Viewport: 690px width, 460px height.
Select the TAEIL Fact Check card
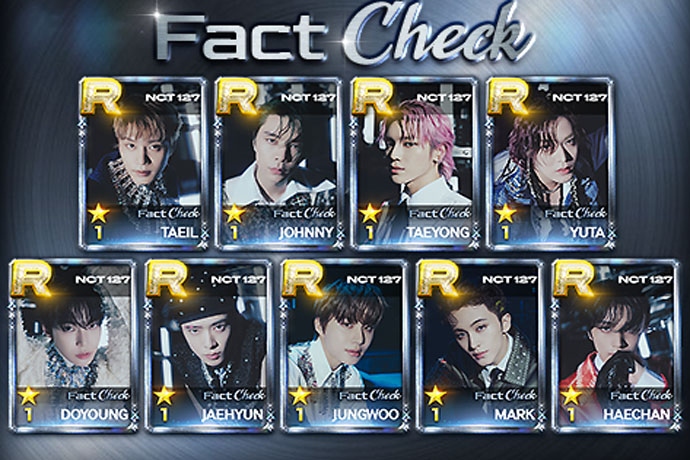(x=141, y=163)
